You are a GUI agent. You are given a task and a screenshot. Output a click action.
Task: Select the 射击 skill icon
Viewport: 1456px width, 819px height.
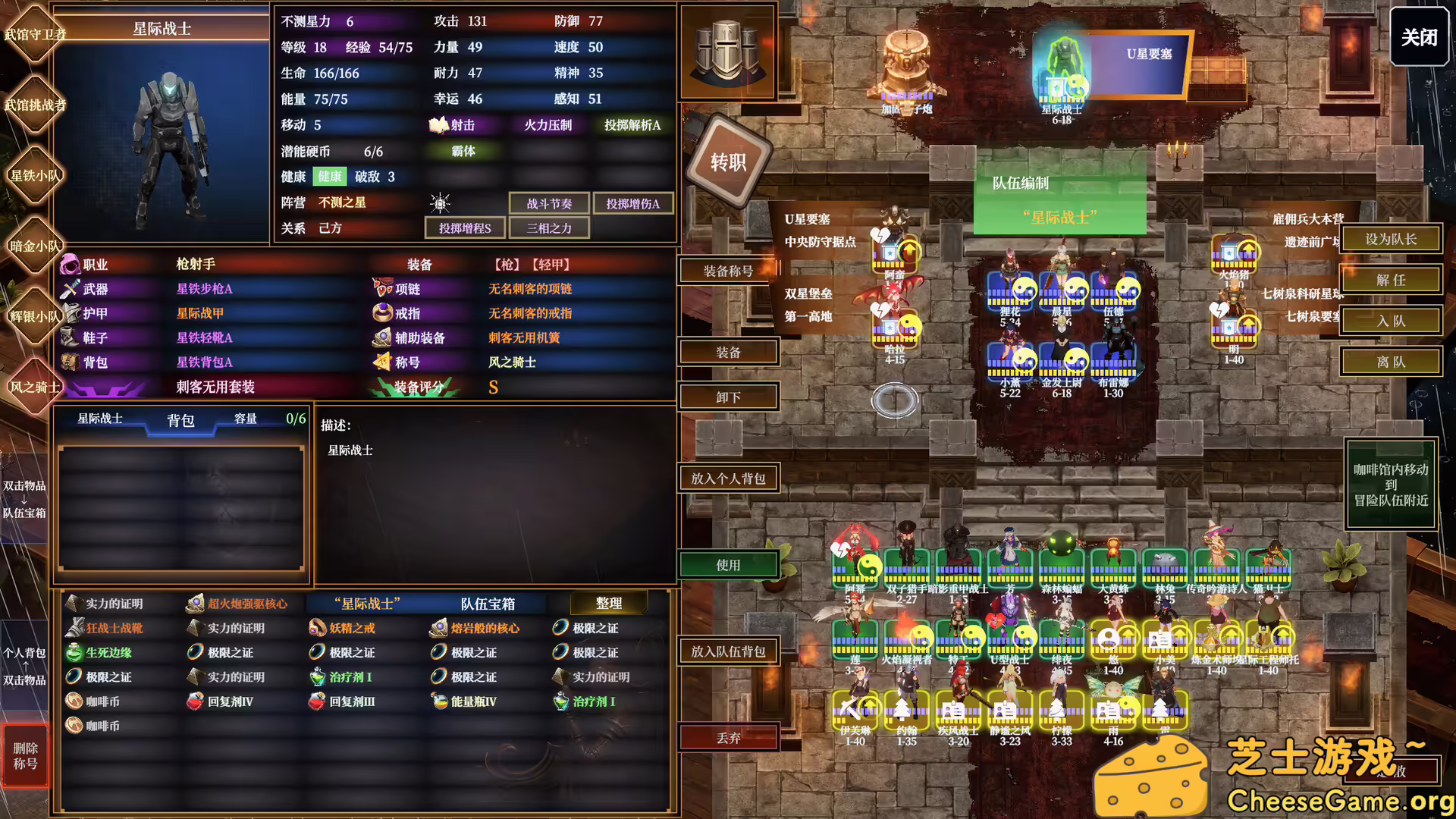(x=440, y=126)
